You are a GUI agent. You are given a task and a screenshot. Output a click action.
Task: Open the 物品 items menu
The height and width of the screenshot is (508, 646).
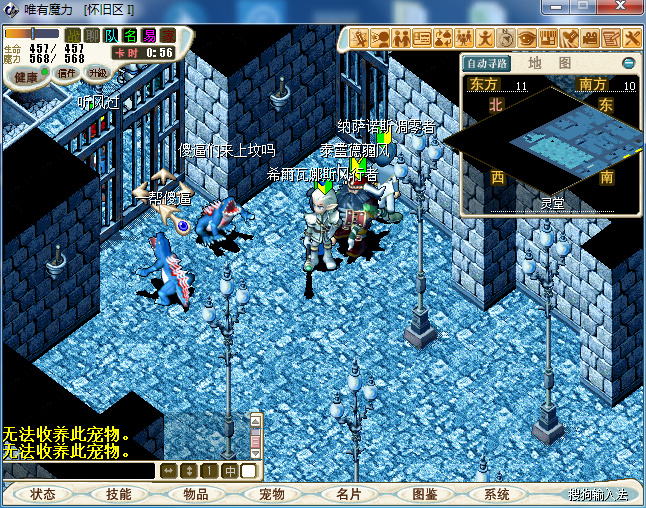tap(195, 494)
